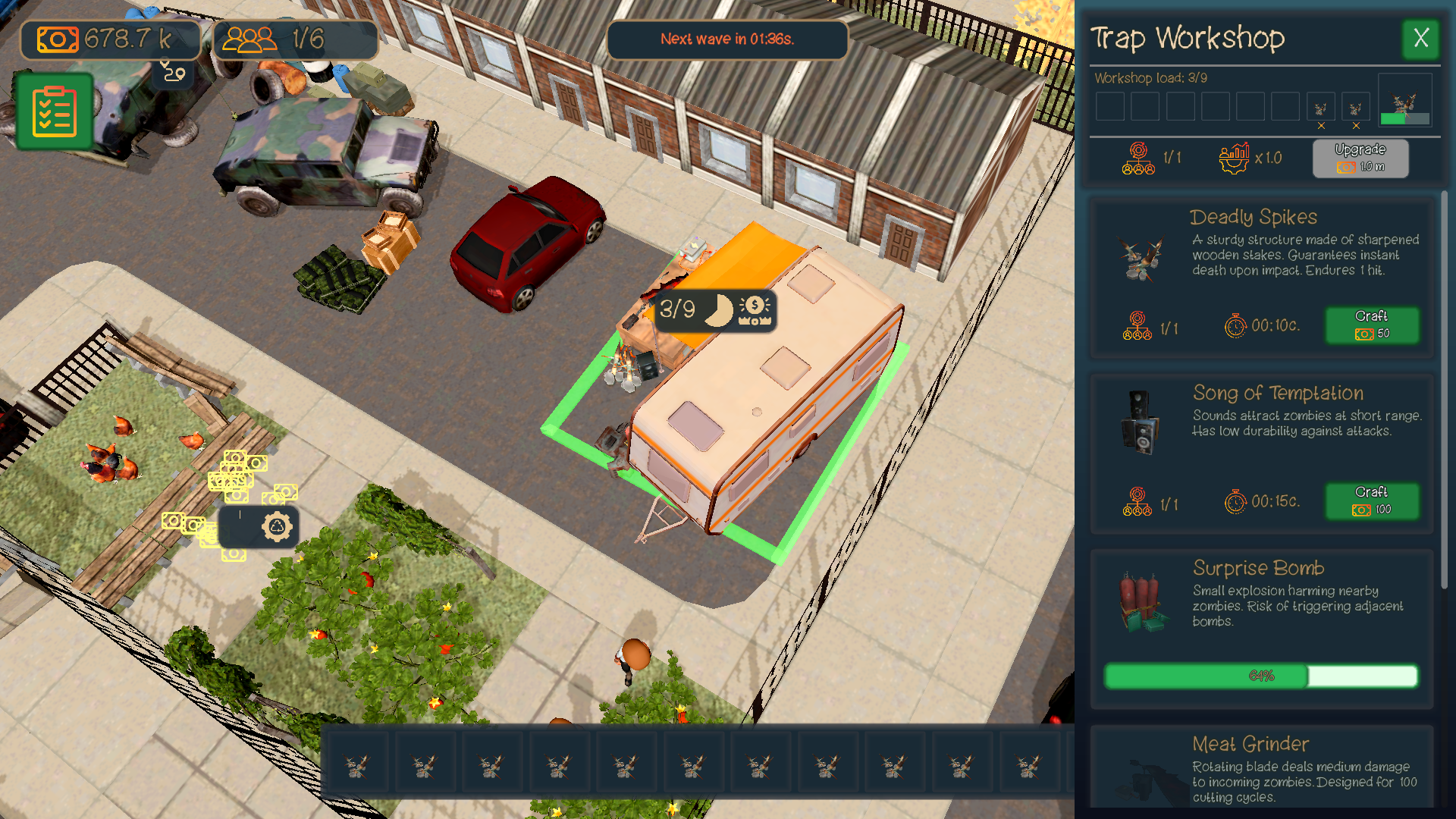Open the green clipboard task list
This screenshot has width=1456, height=819.
[x=53, y=111]
